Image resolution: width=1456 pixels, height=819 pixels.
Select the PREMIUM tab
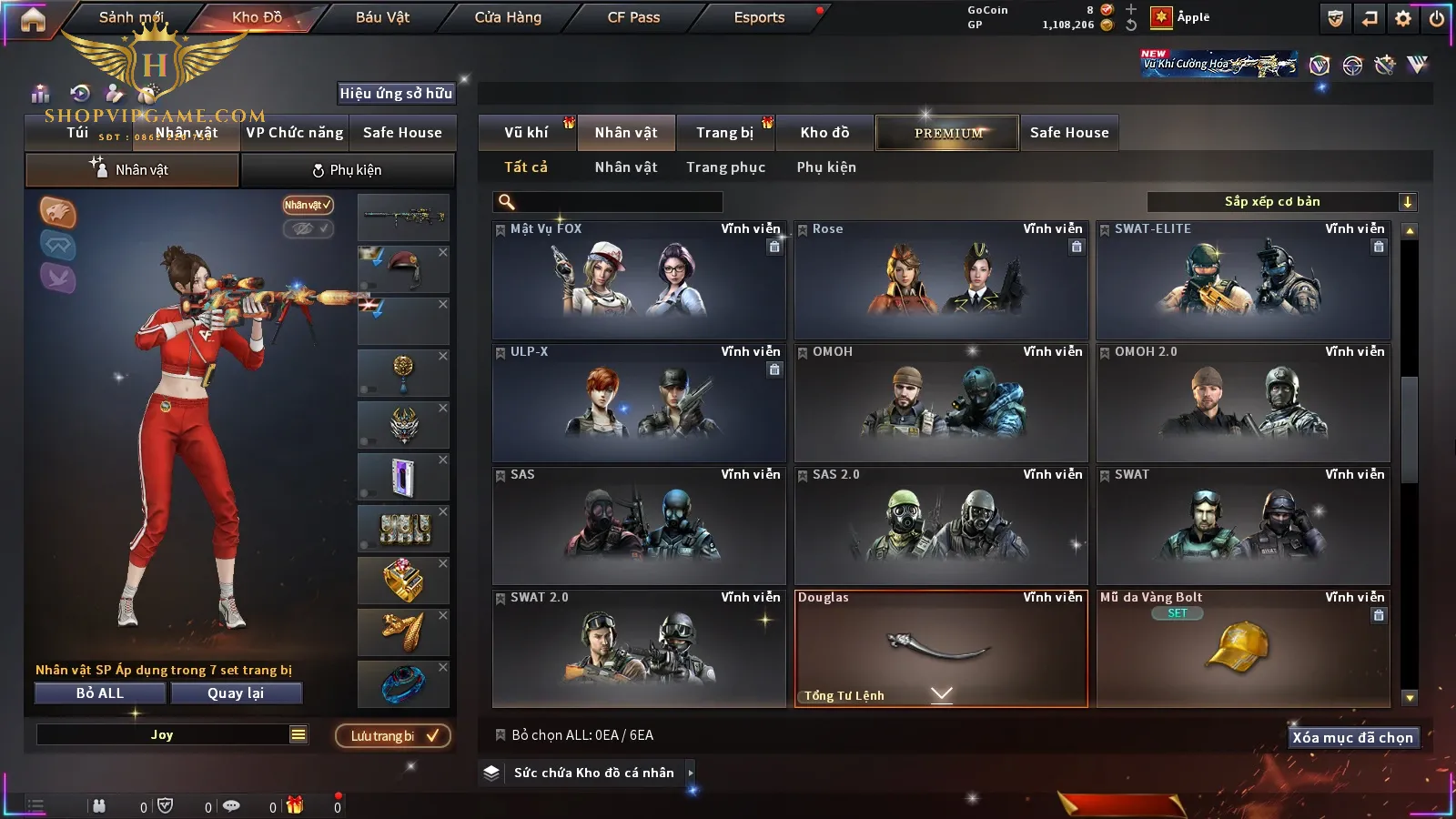coord(948,133)
